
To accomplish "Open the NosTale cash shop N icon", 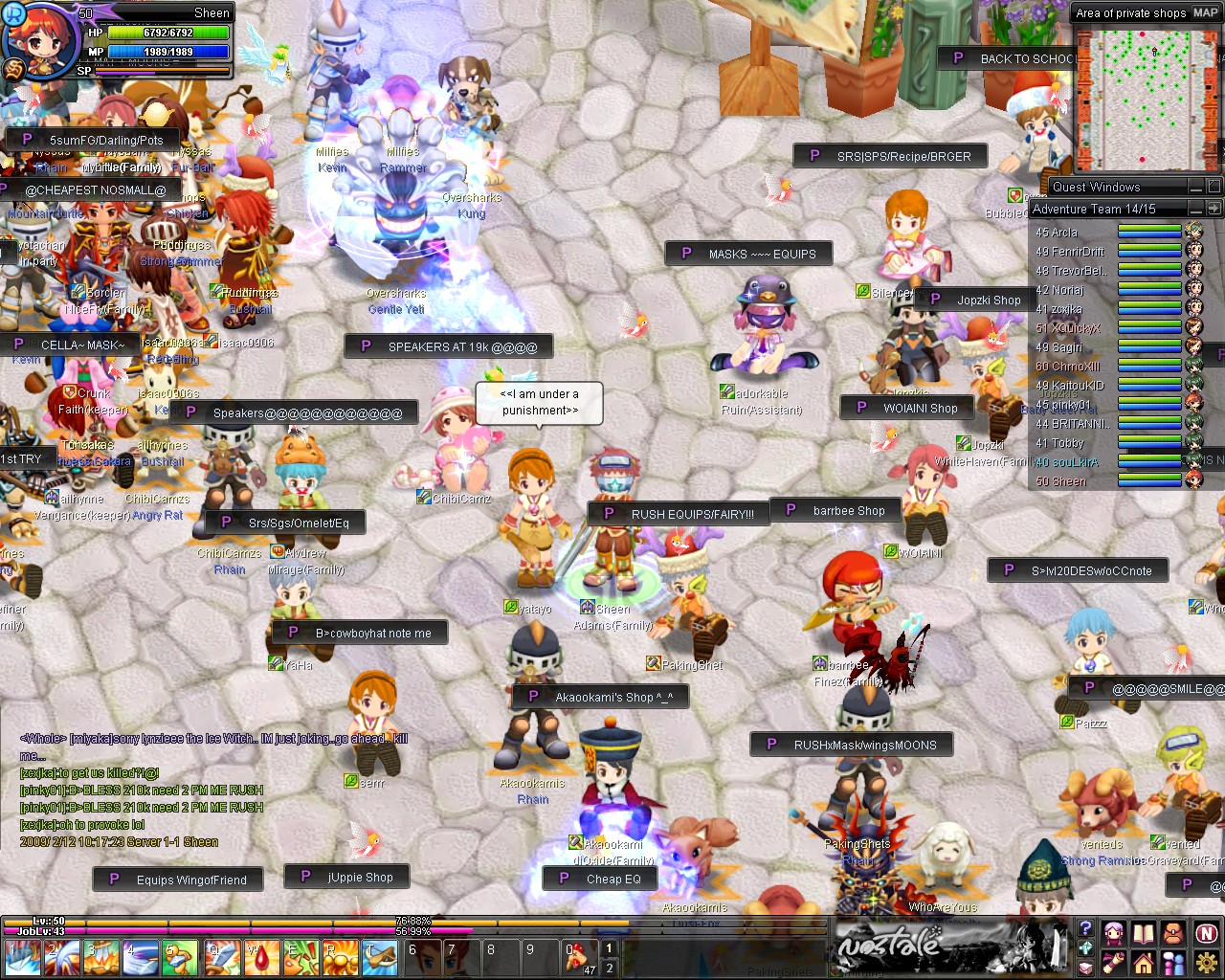I will click(x=1206, y=932).
